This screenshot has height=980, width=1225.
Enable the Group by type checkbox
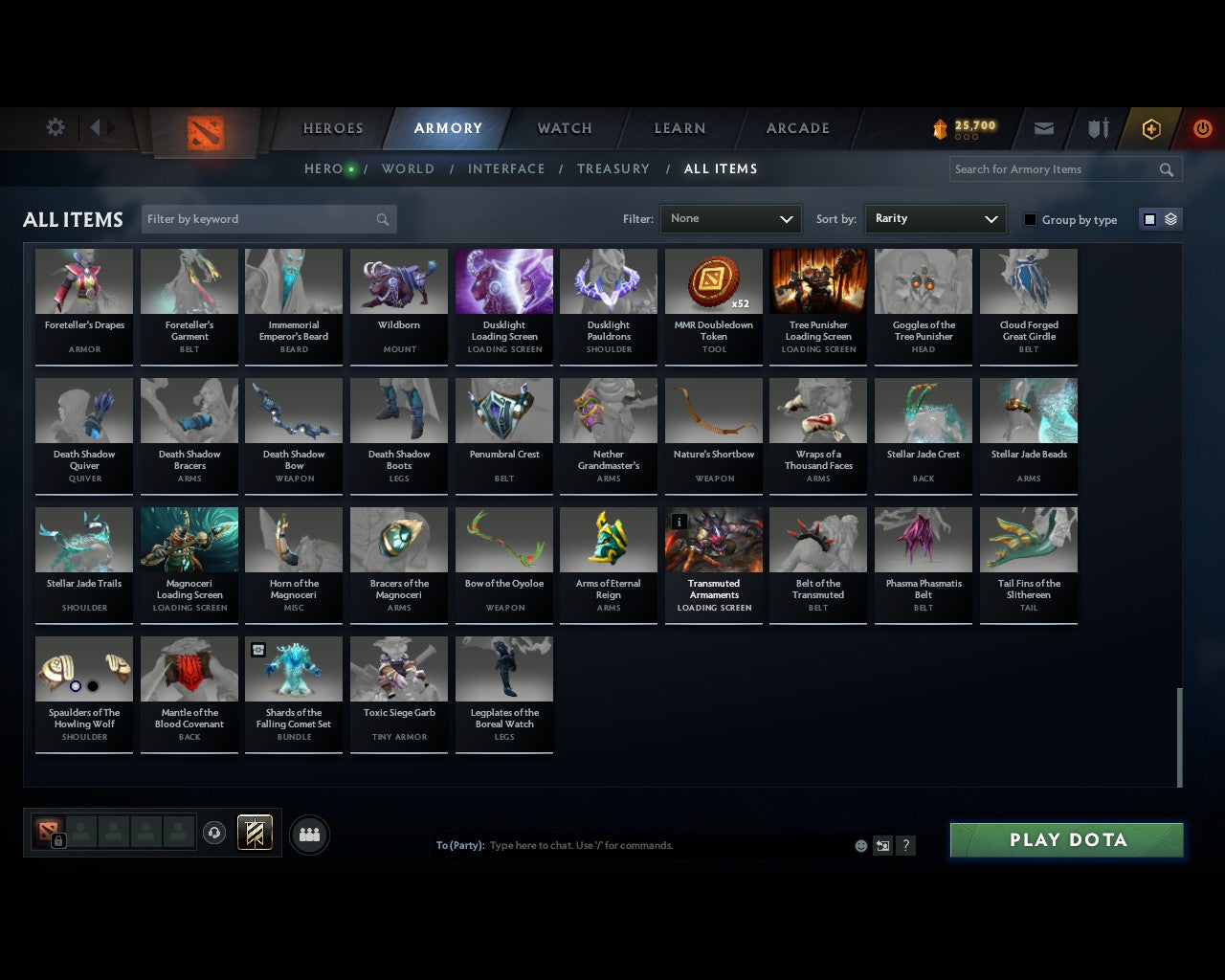click(1030, 219)
